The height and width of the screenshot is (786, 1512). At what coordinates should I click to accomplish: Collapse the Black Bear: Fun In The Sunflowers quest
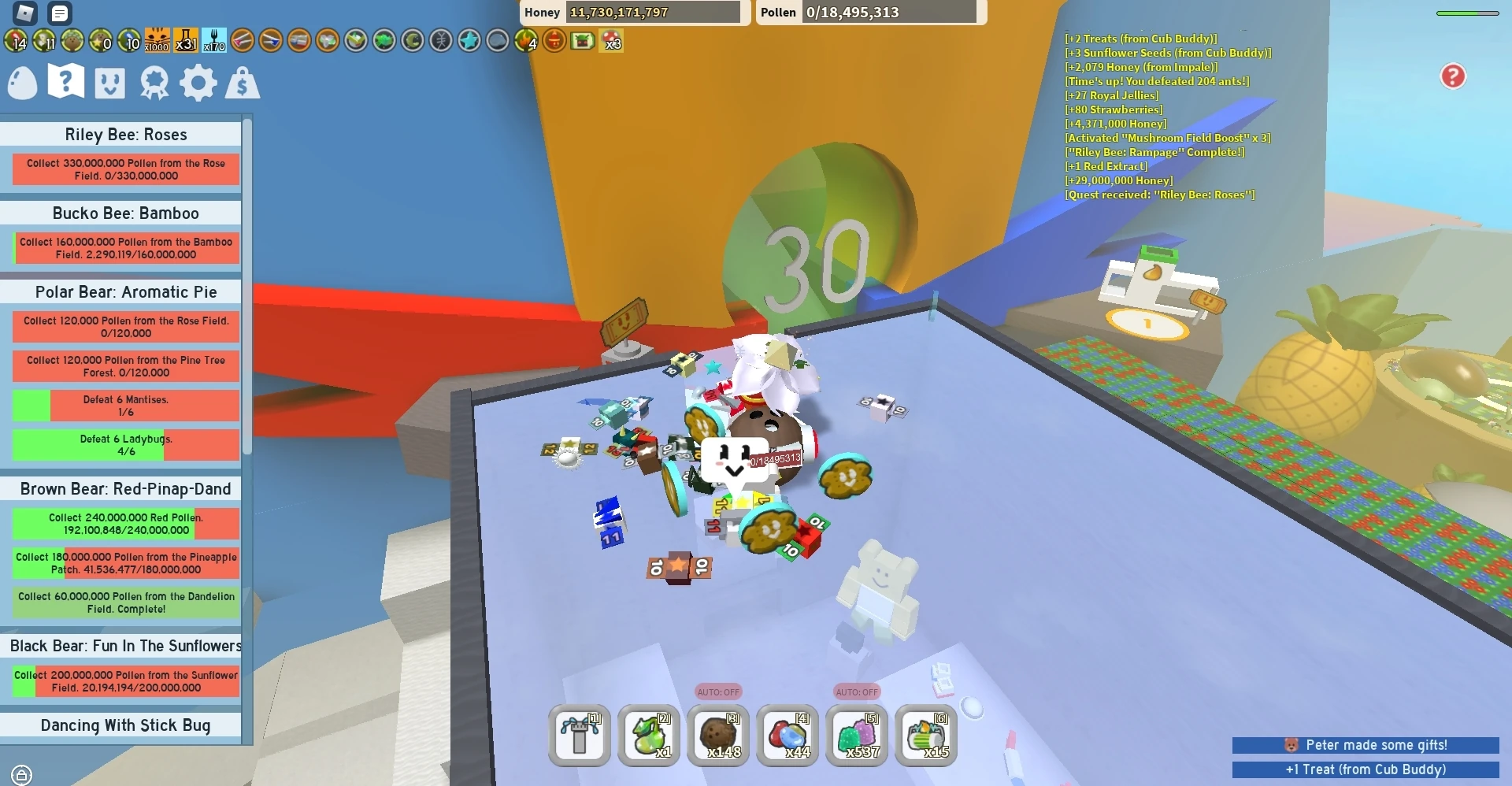tap(125, 646)
